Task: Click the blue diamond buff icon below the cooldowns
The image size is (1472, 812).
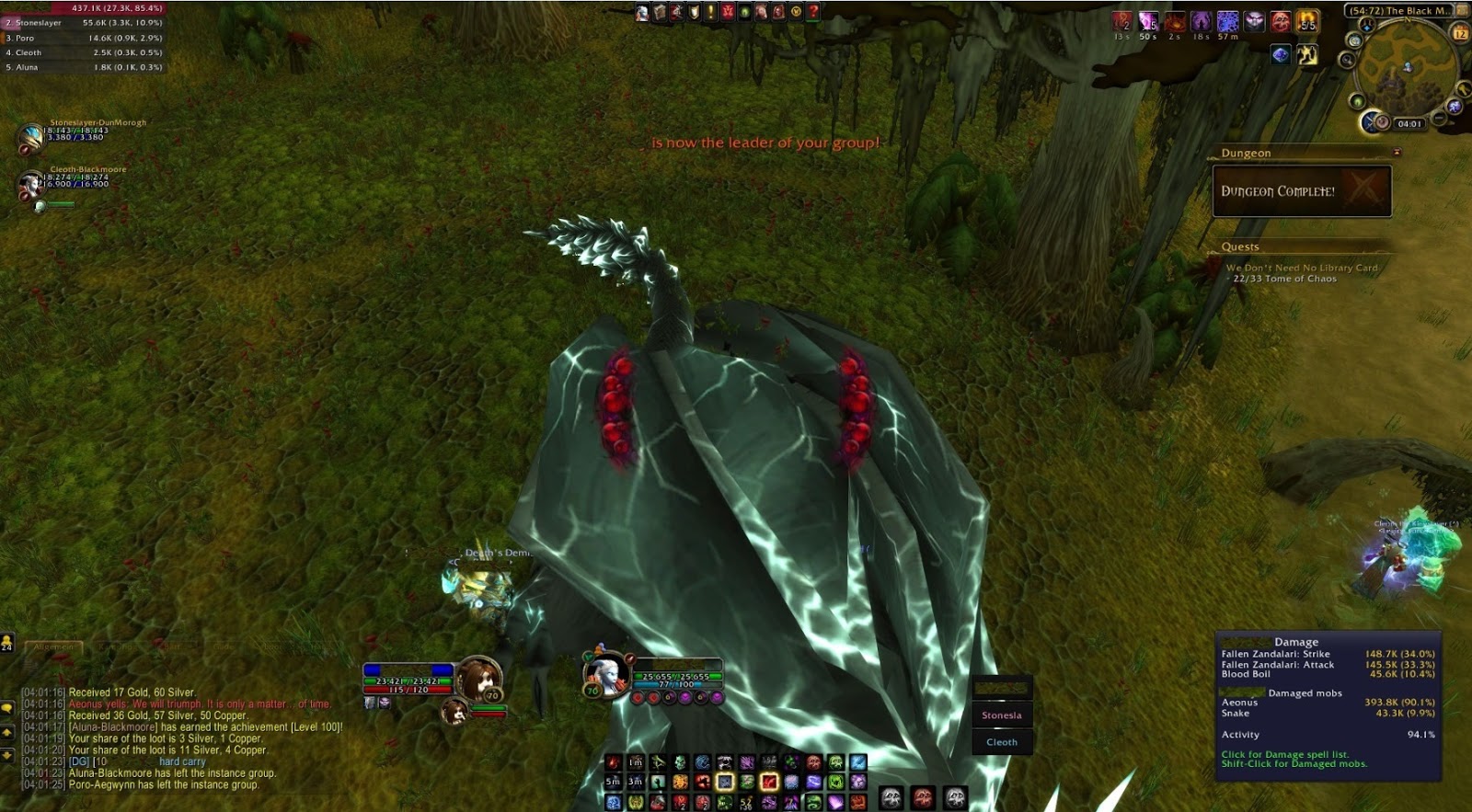Action: [1280, 54]
